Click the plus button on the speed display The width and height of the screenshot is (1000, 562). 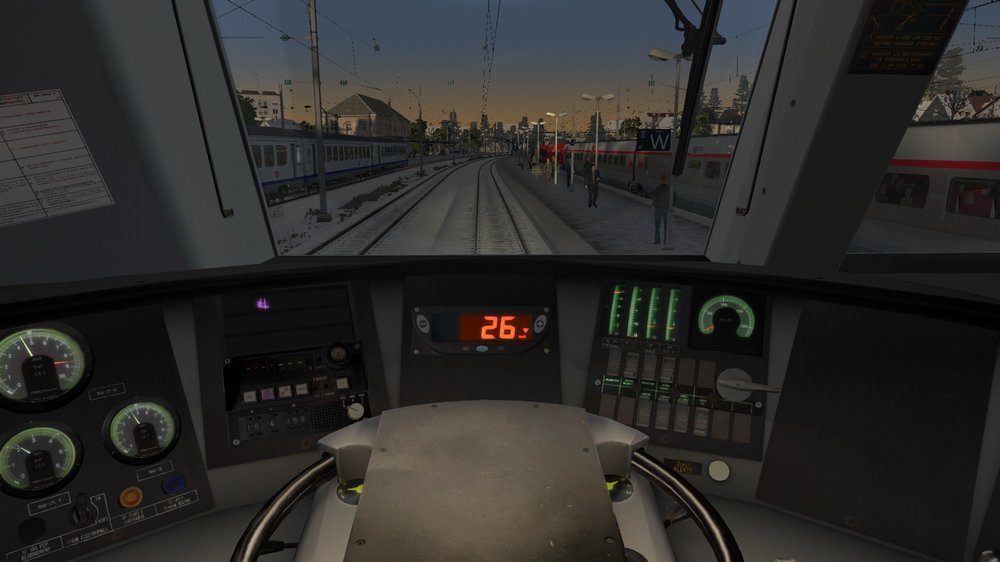[x=540, y=324]
